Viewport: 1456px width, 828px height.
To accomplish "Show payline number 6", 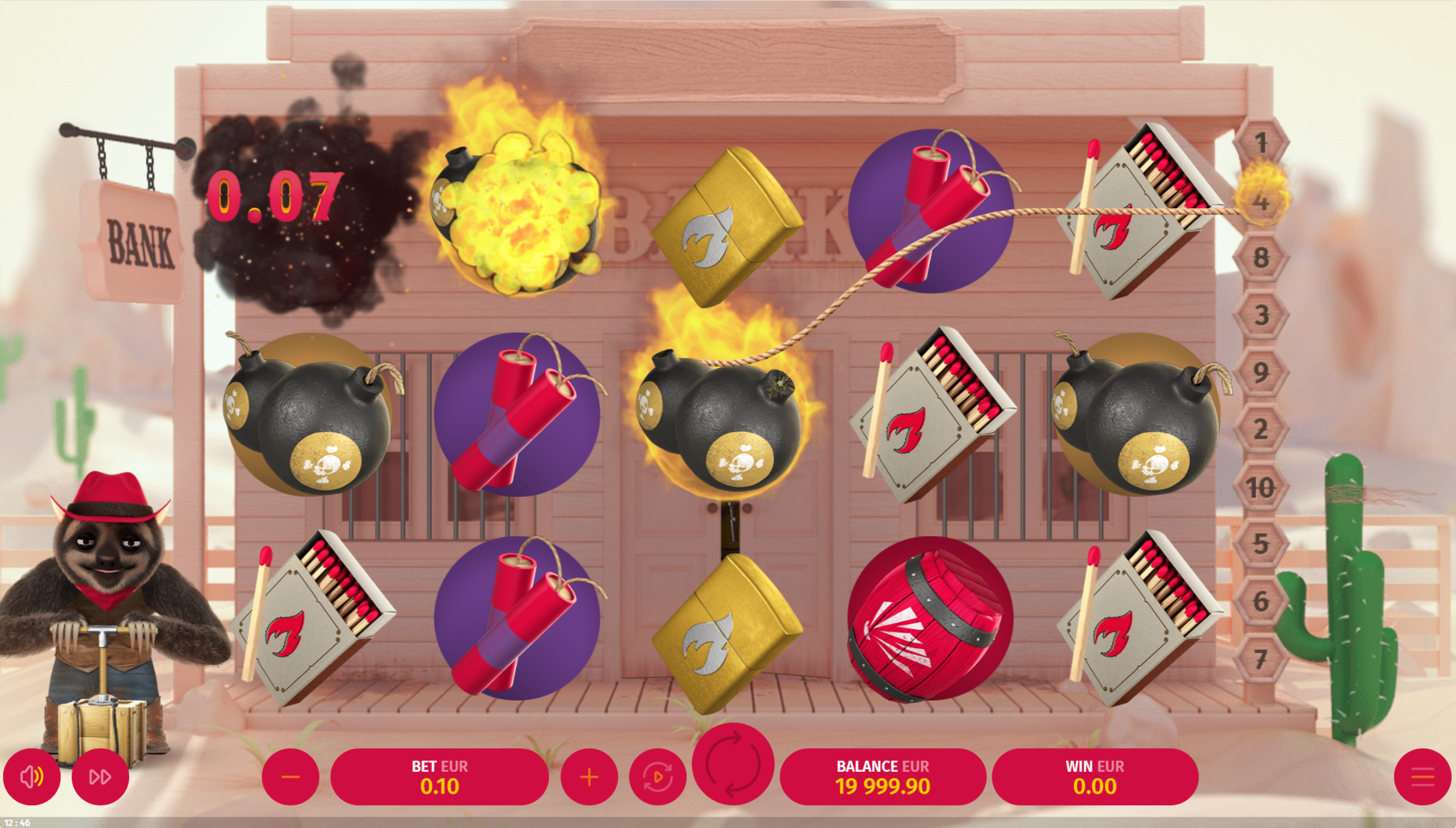I will [x=1261, y=601].
